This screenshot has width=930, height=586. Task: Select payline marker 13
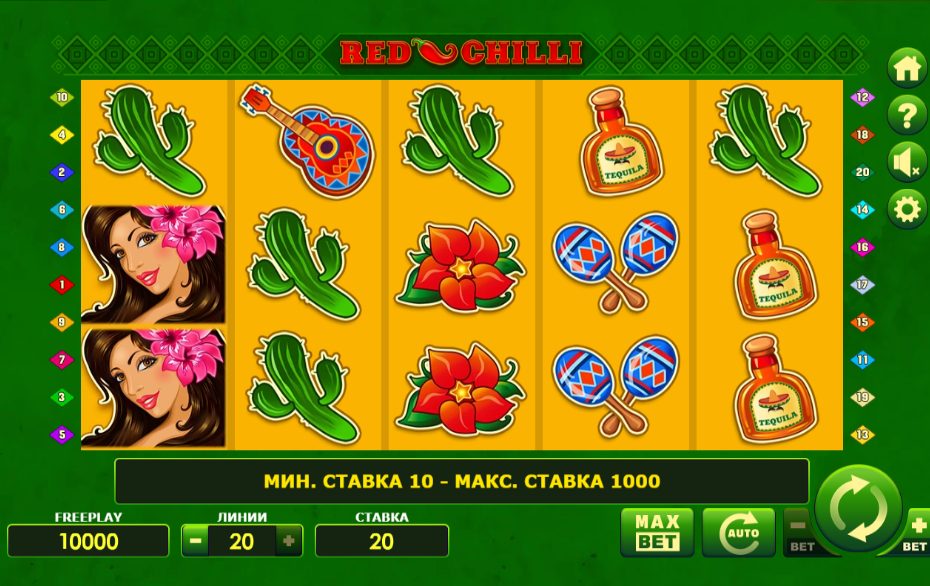(x=862, y=435)
